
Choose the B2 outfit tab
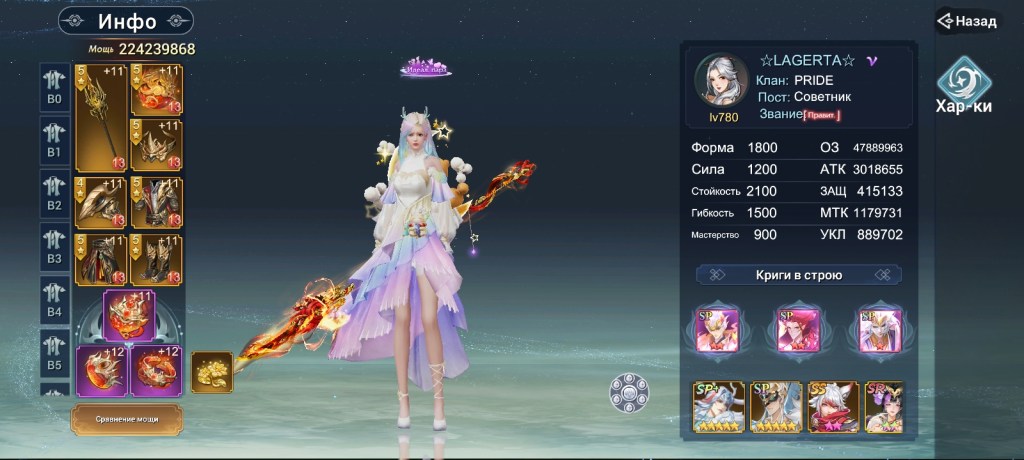pos(54,194)
